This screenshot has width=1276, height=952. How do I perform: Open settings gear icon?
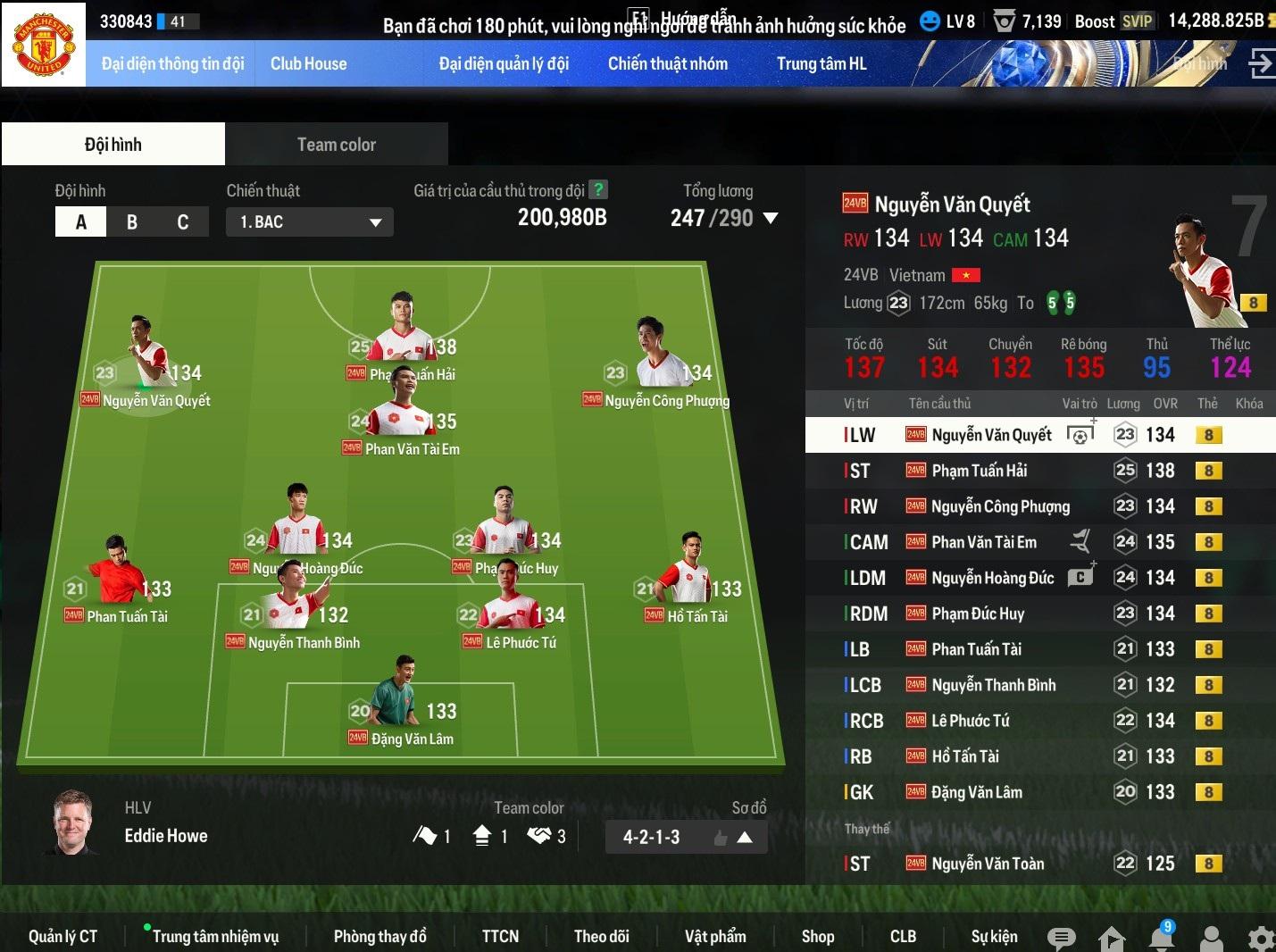point(1261,939)
